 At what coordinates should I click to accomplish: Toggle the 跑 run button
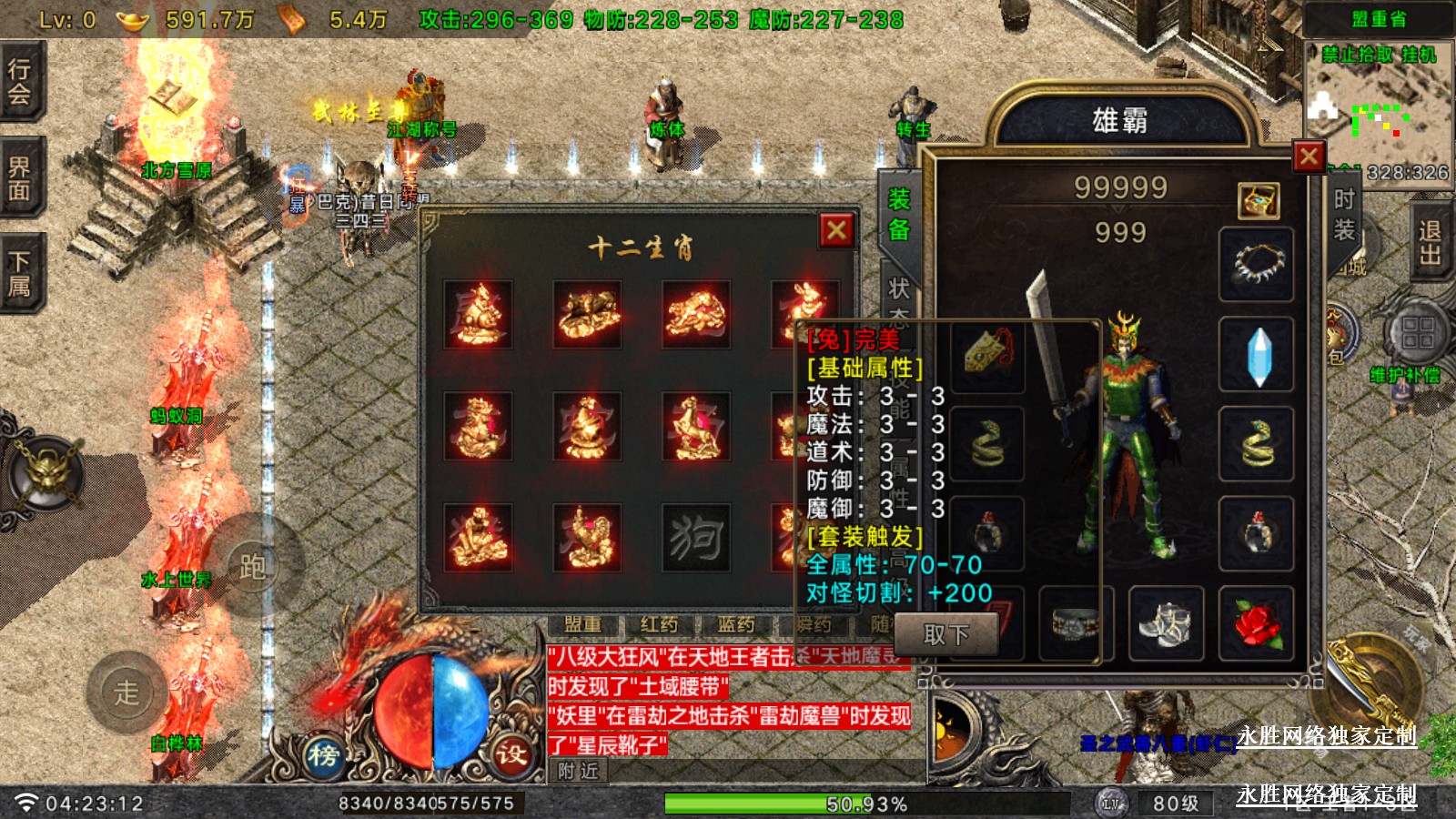[x=252, y=567]
